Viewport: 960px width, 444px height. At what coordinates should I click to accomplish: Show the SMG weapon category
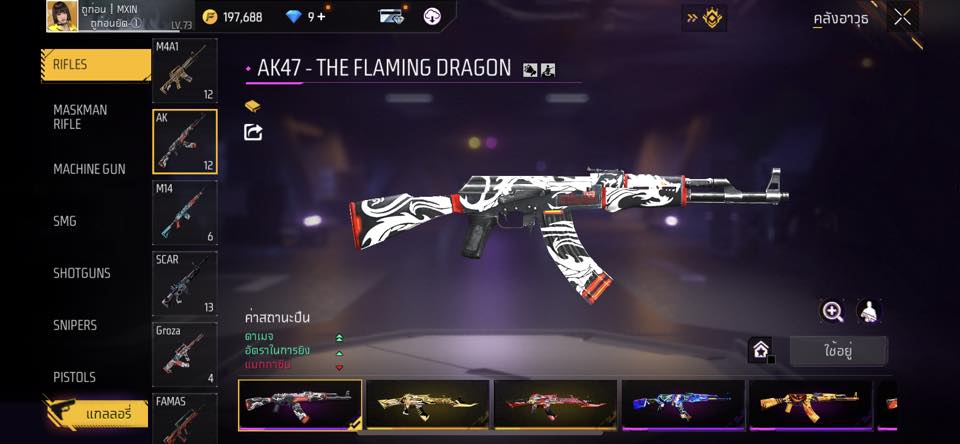pos(65,221)
